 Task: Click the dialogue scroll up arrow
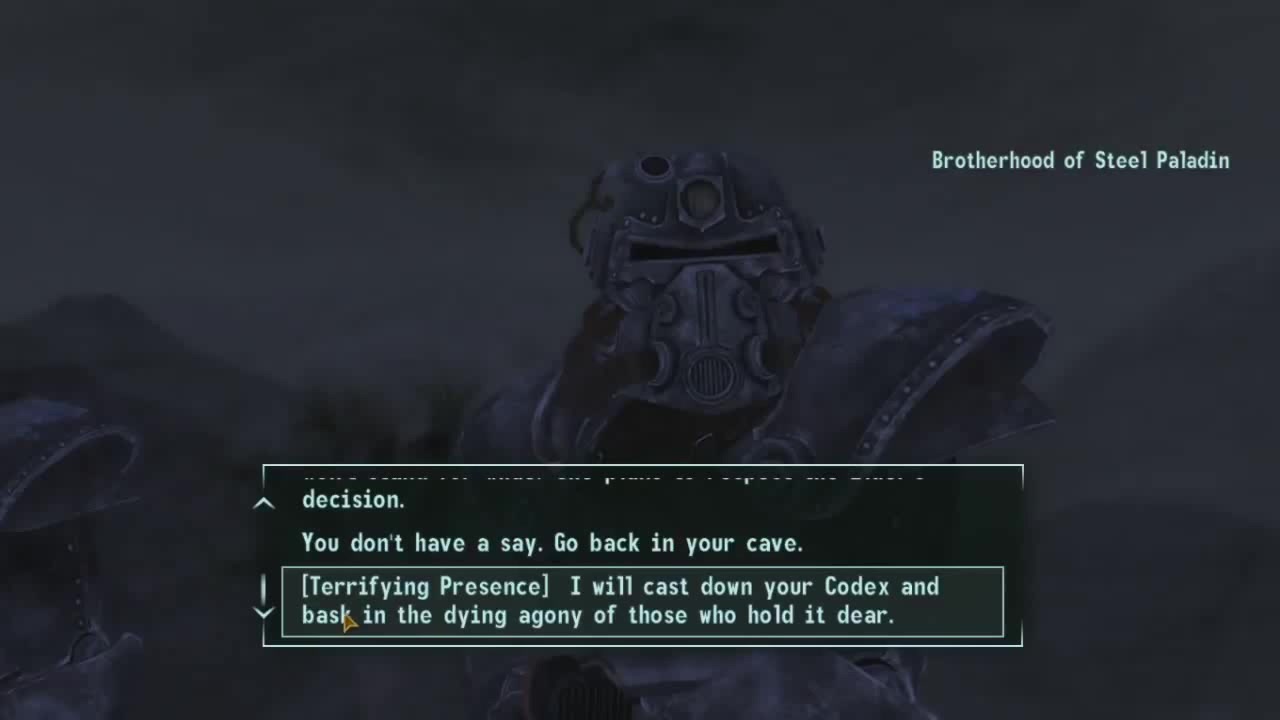(x=264, y=503)
